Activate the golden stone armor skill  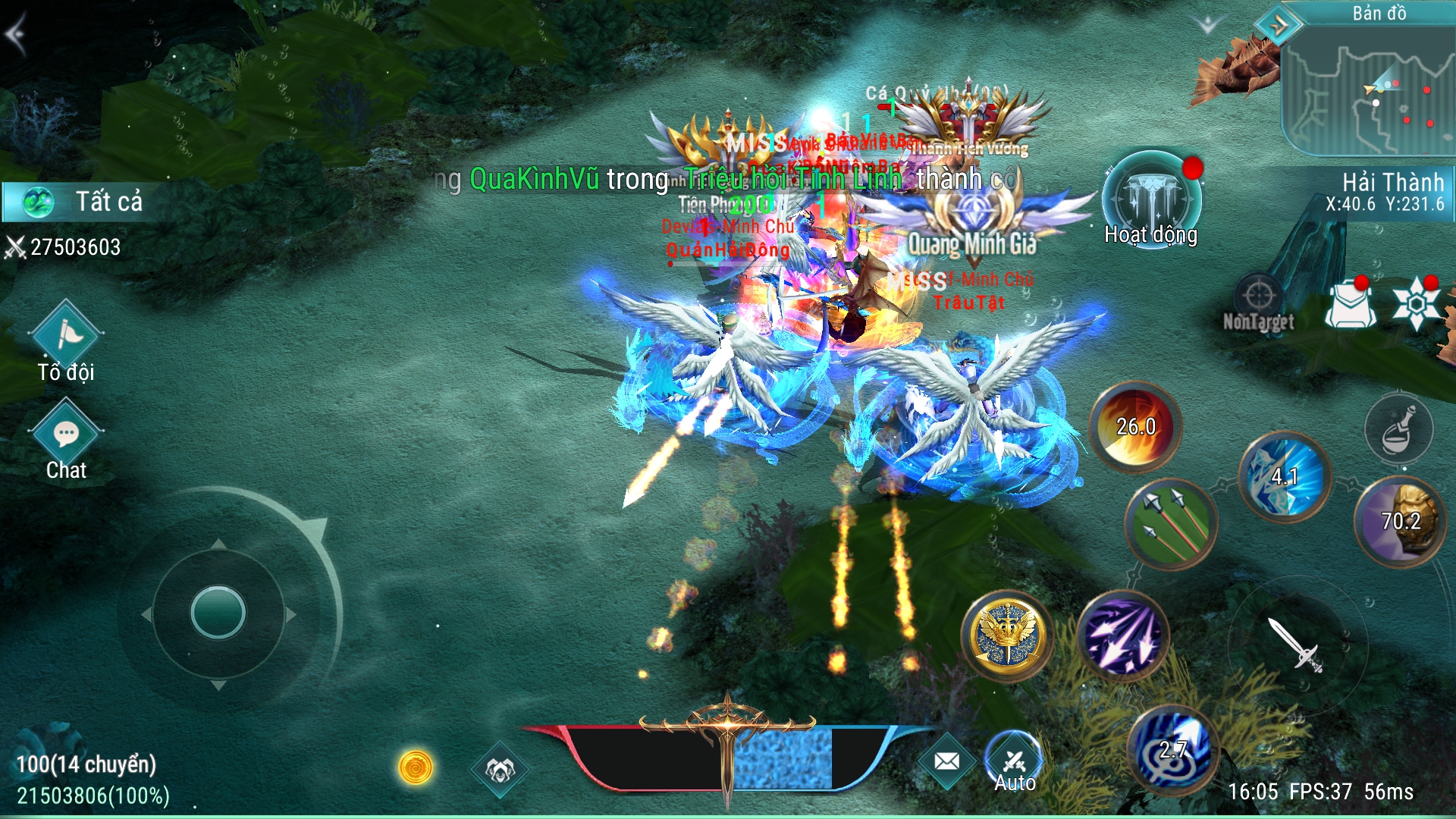click(x=1400, y=521)
